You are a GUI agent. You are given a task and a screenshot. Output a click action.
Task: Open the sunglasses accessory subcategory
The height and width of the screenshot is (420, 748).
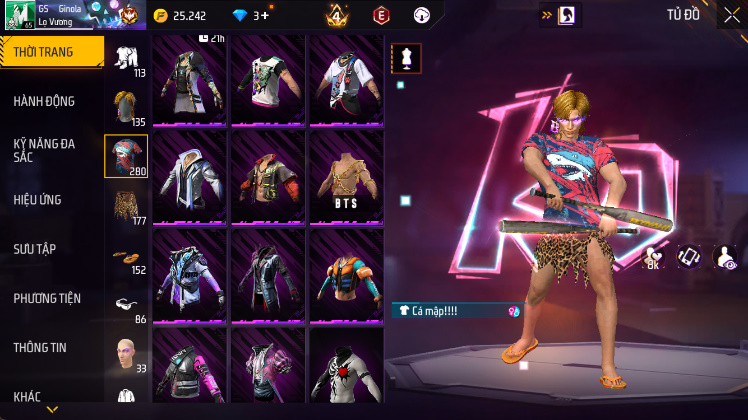tap(125, 304)
